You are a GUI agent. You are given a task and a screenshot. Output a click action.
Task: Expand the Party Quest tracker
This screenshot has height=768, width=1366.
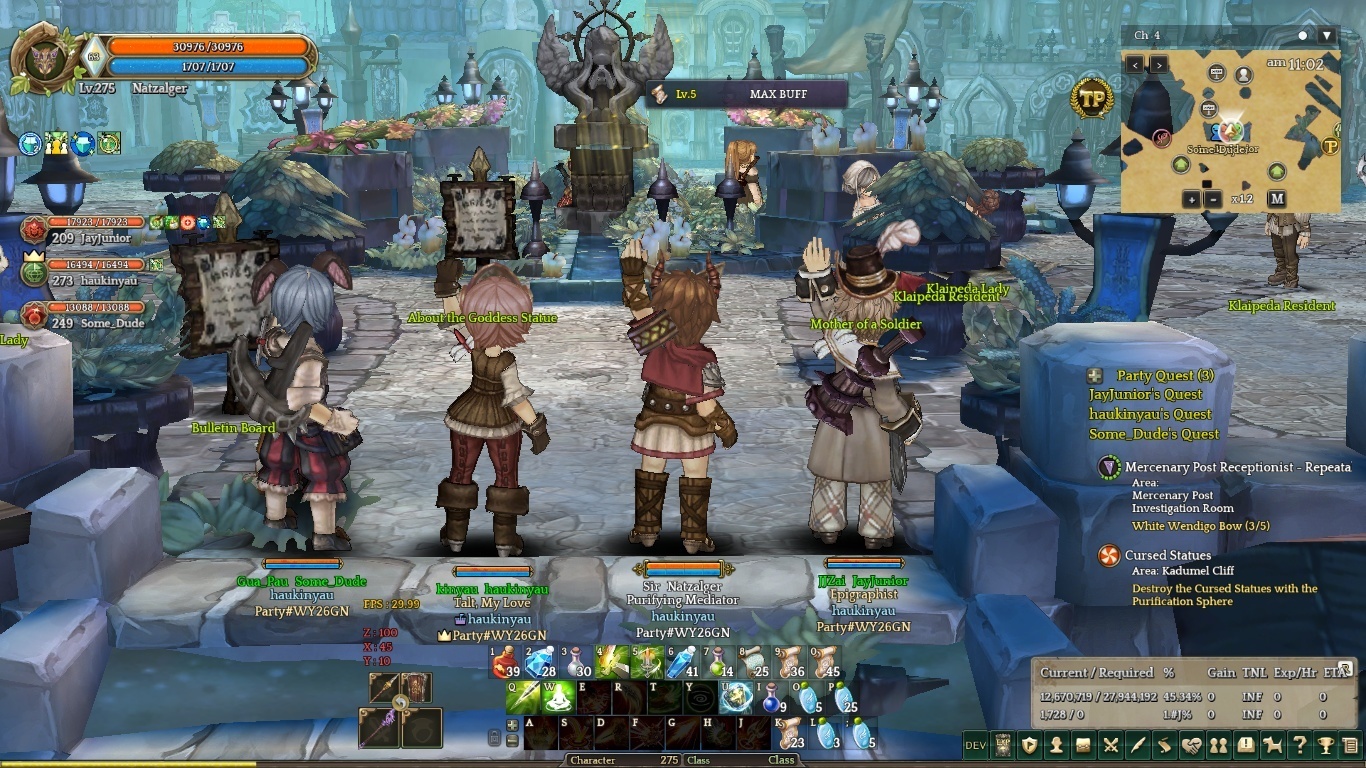[1096, 376]
